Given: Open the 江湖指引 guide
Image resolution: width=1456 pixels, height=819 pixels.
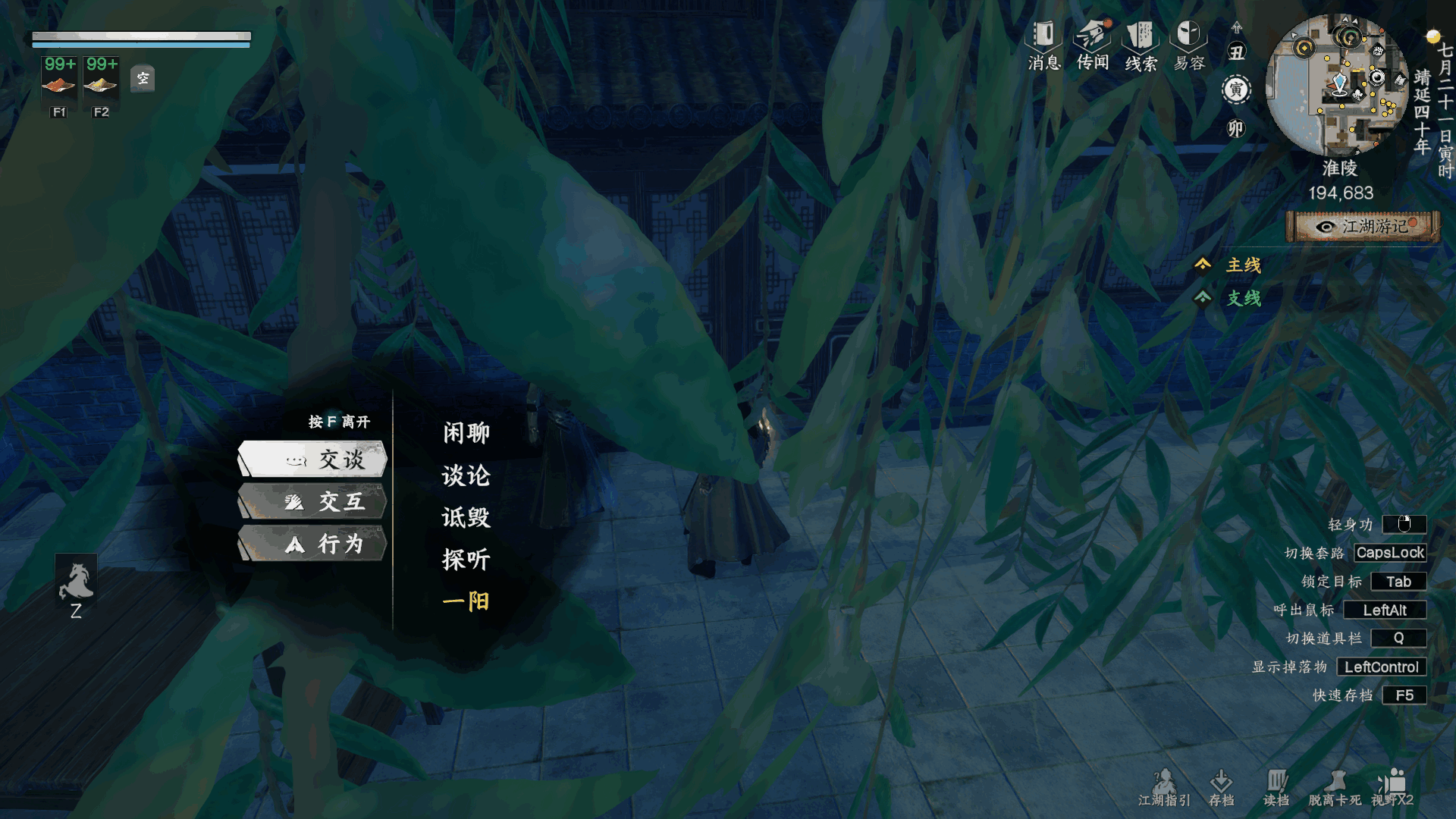Looking at the screenshot, I should pos(1164,787).
